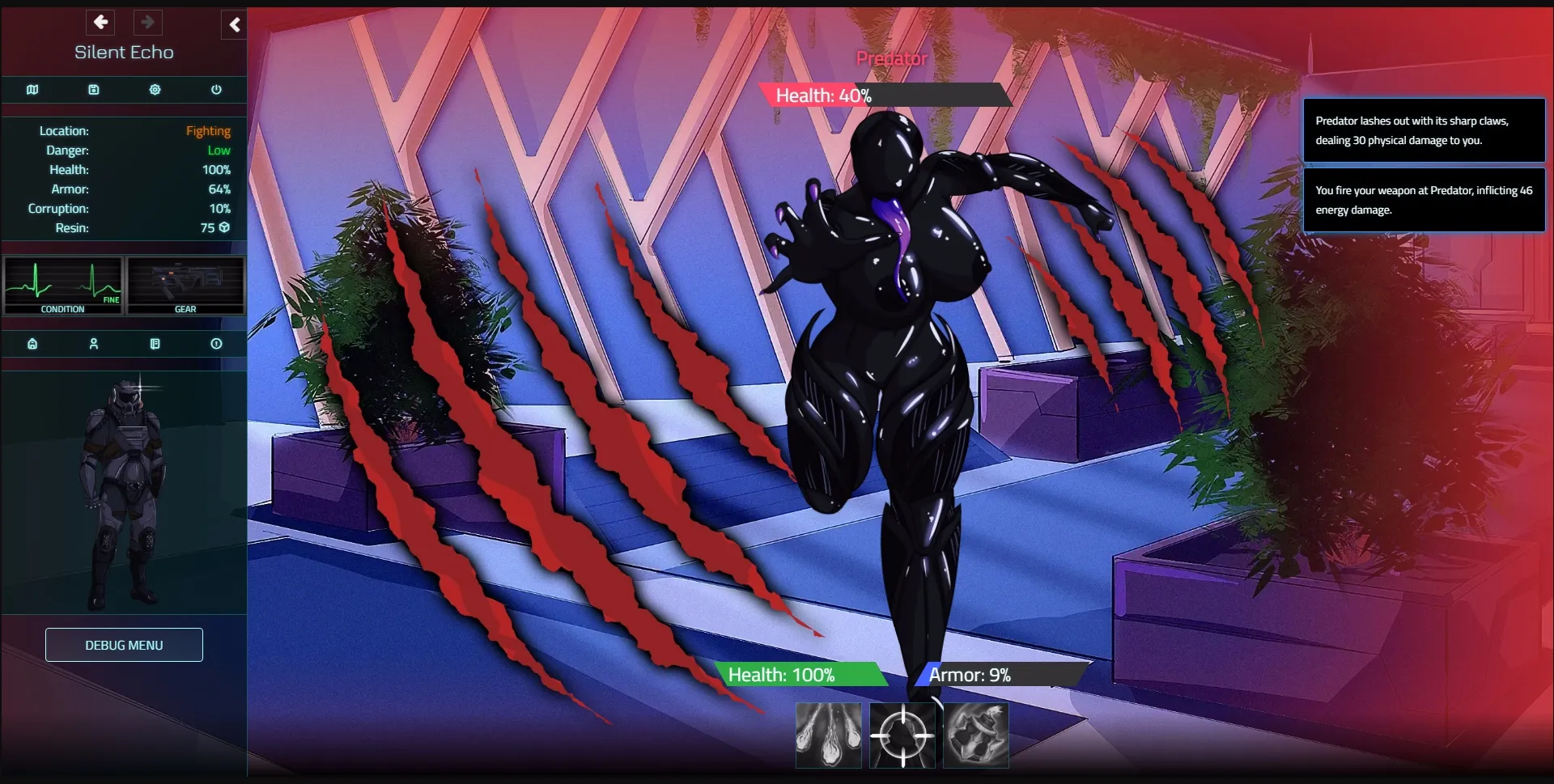Collapse the sidebar with the left chevron

point(235,25)
